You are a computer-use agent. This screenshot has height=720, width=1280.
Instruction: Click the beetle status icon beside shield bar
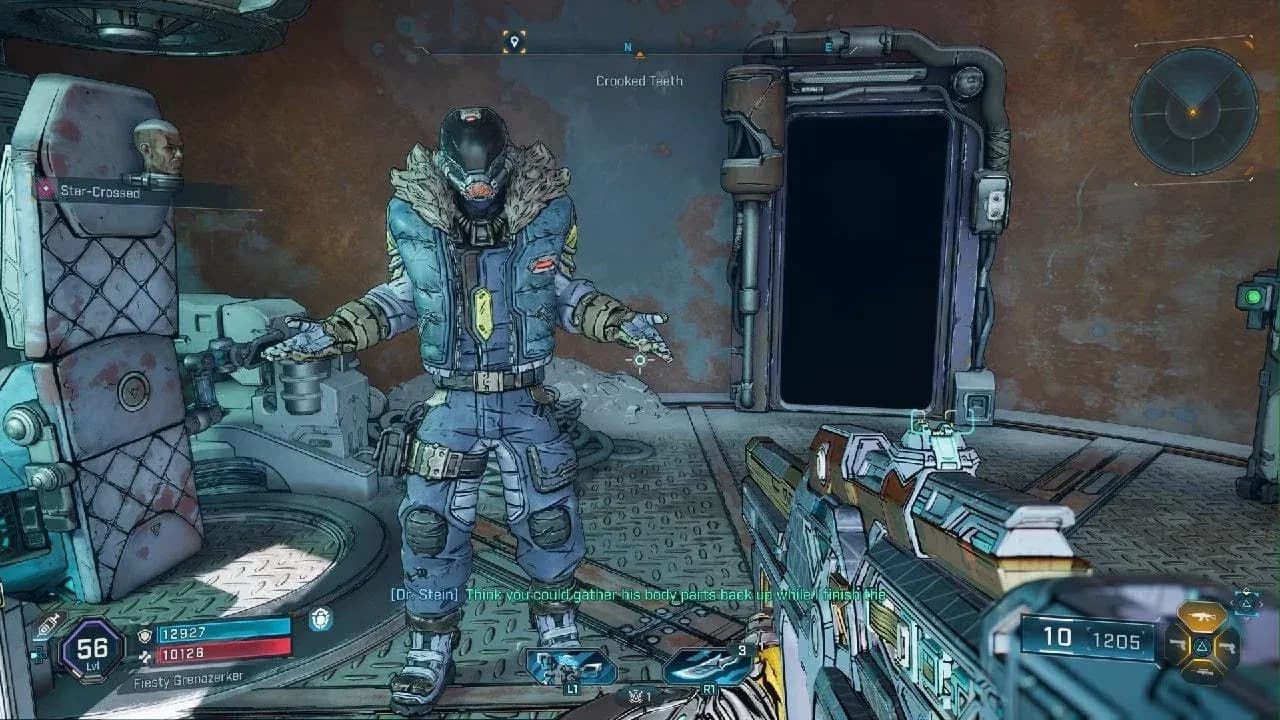[x=322, y=619]
